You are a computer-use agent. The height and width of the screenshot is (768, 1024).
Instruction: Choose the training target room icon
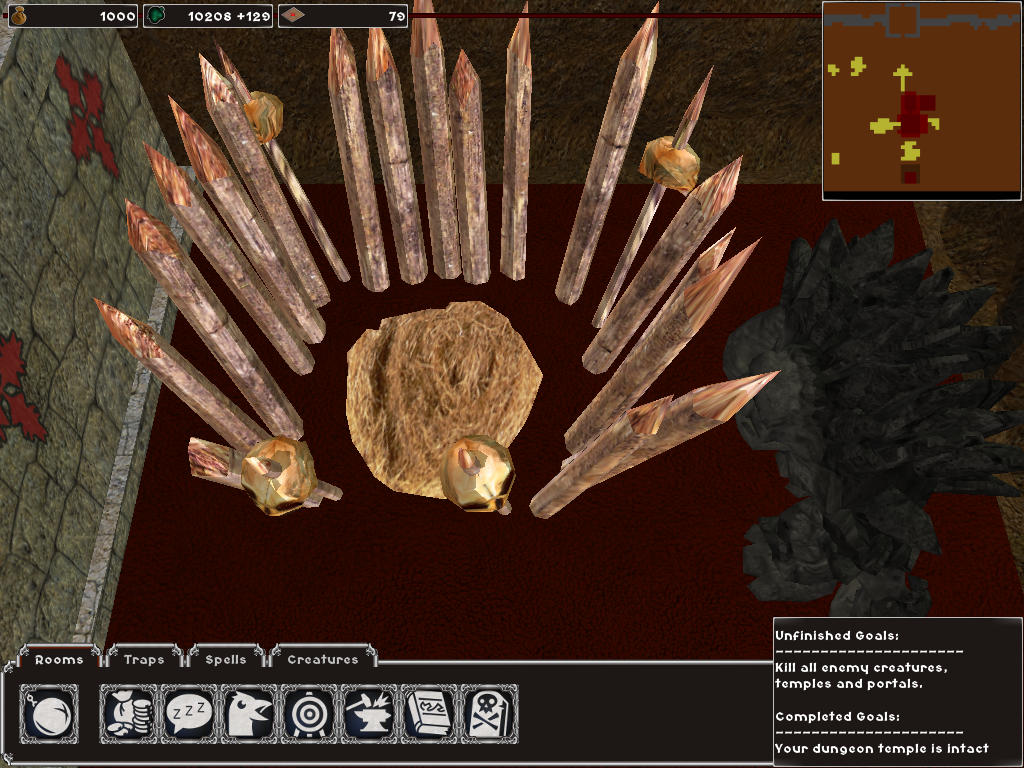309,713
